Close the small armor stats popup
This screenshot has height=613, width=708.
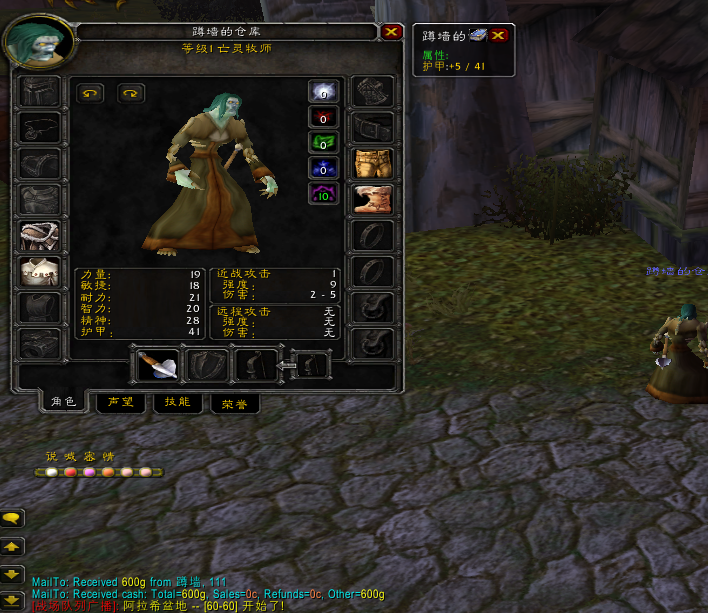pos(498,35)
